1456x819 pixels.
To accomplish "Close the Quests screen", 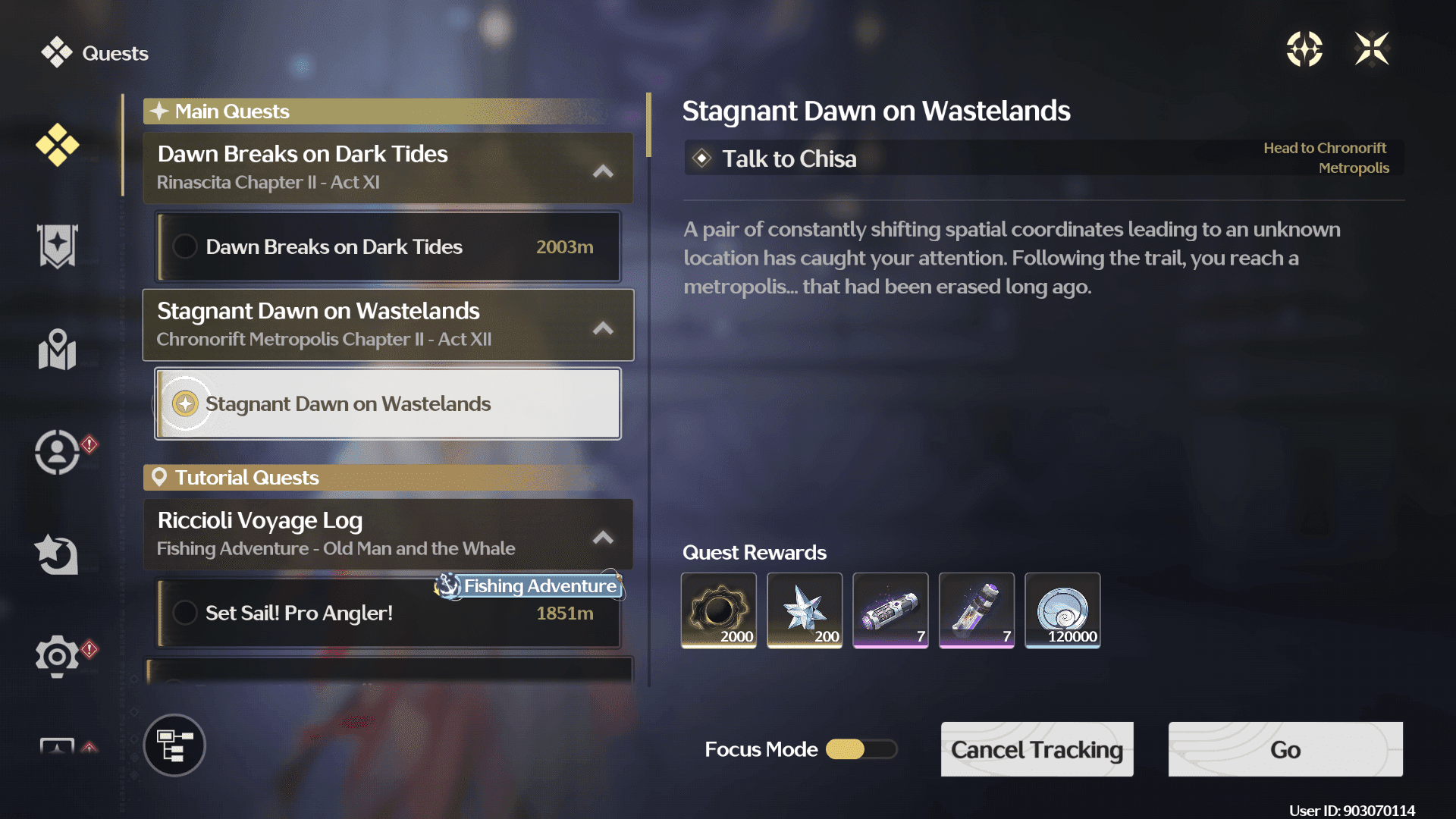I will tap(1371, 49).
